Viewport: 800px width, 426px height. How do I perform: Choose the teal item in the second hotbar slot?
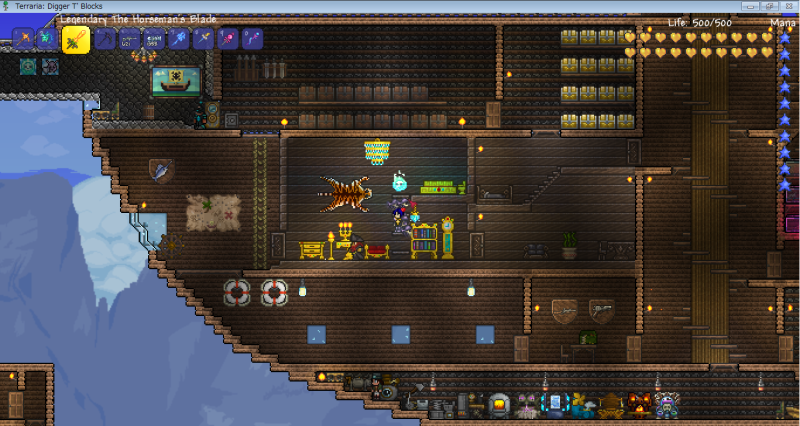(47, 40)
